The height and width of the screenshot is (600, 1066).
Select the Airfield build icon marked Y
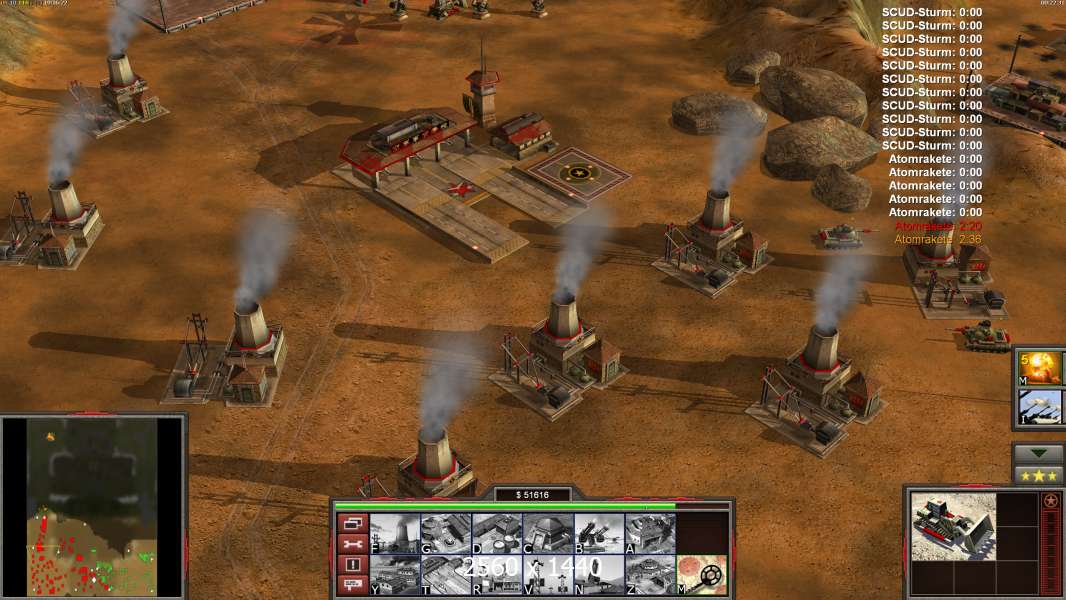[x=395, y=575]
